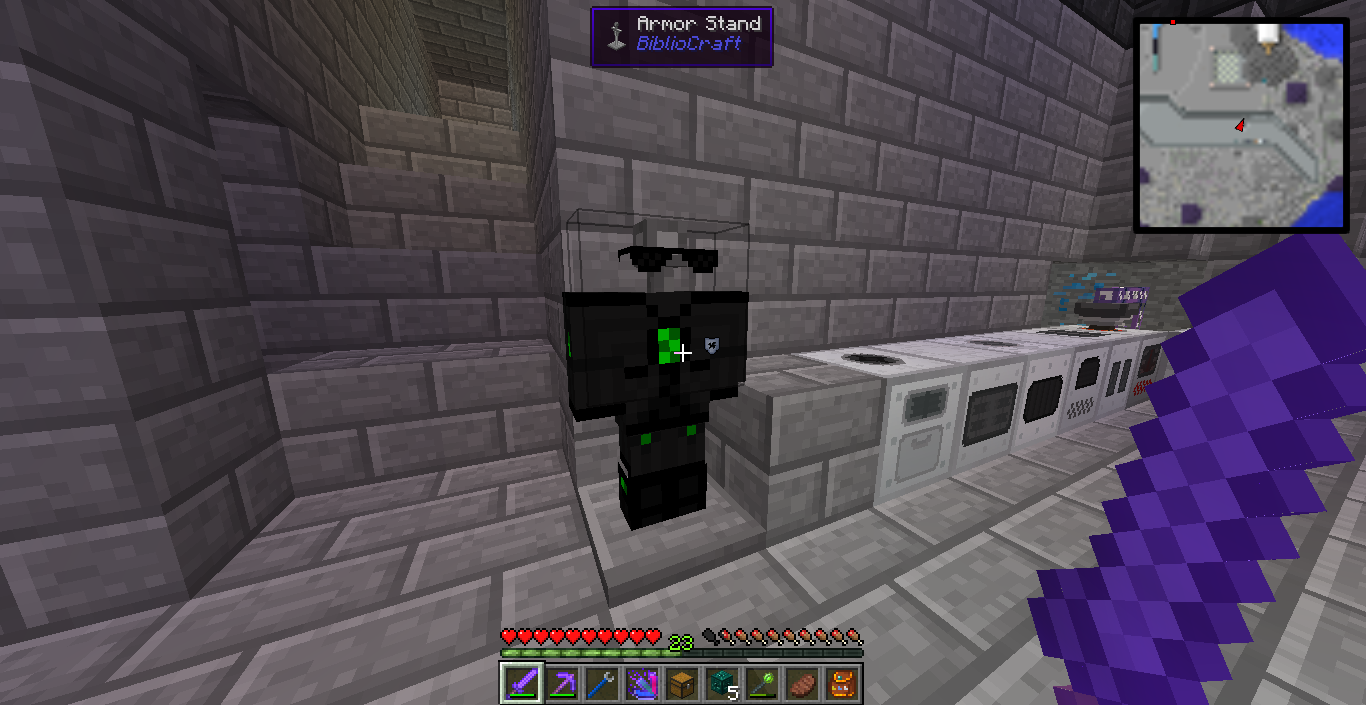Select the teal block stack of five

click(x=721, y=683)
